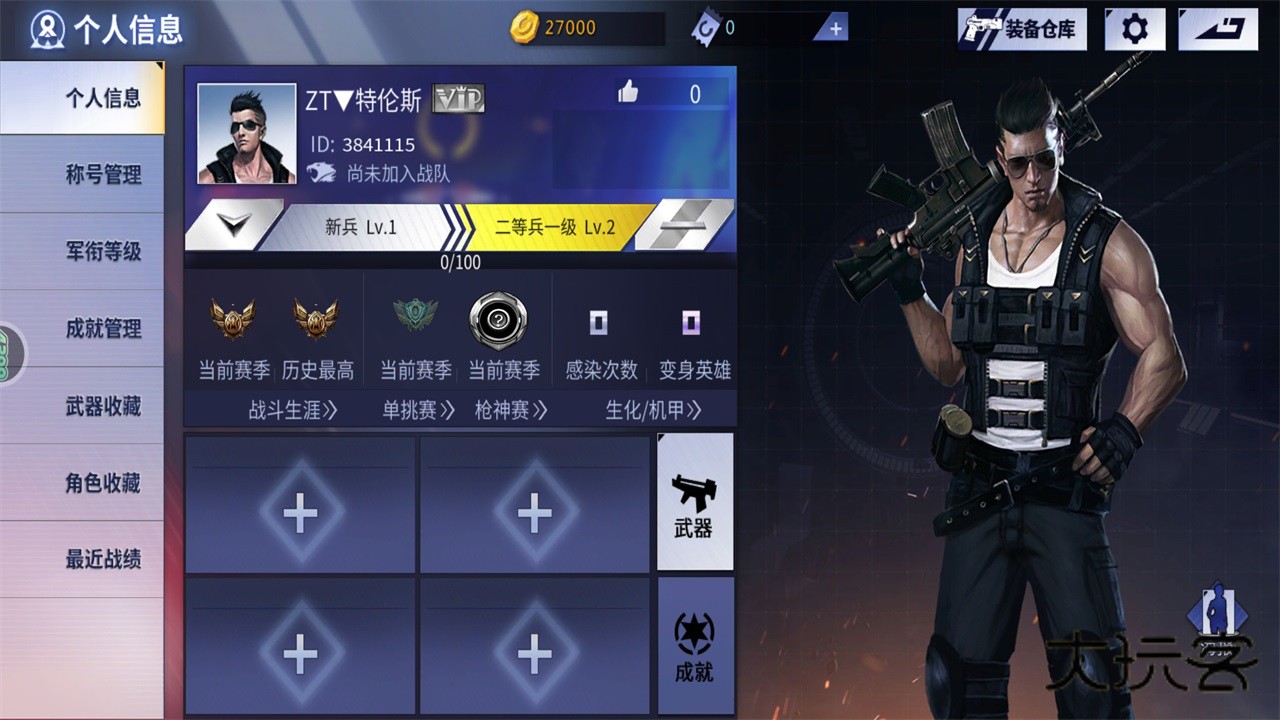Click the player avatar portrait
Viewport: 1280px width, 720px height.
[x=247, y=134]
